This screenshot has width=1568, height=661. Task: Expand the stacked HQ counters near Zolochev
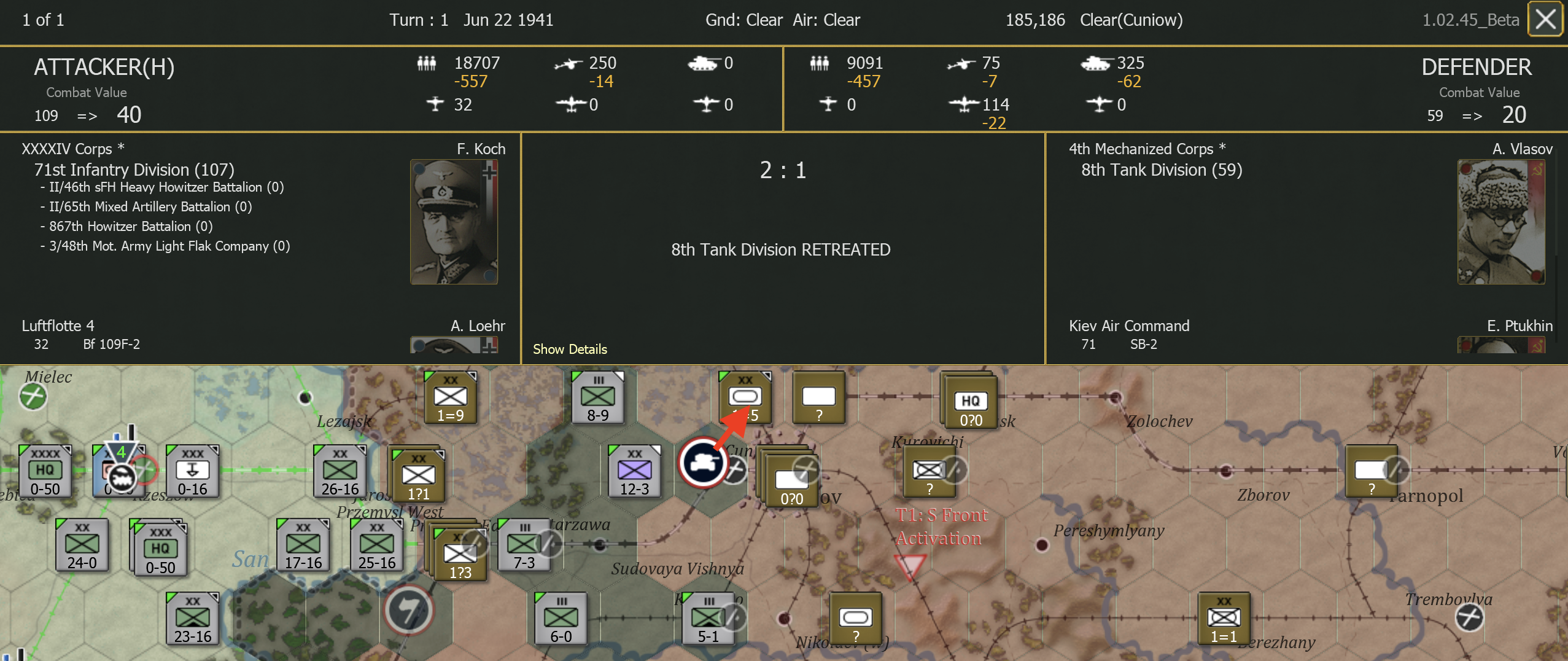(971, 402)
